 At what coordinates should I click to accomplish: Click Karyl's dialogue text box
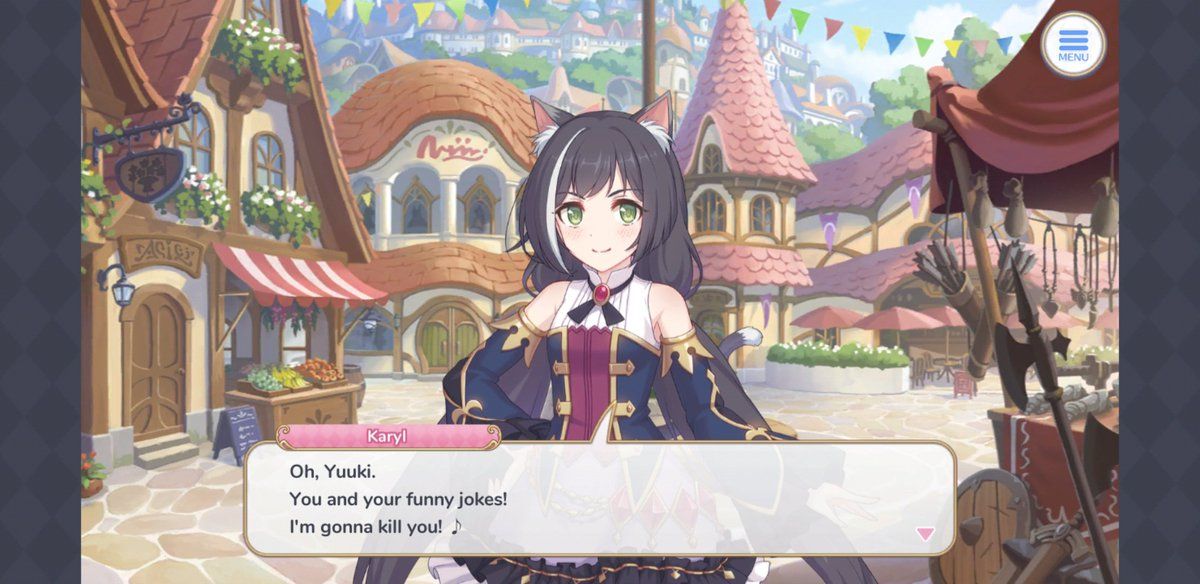coord(600,498)
